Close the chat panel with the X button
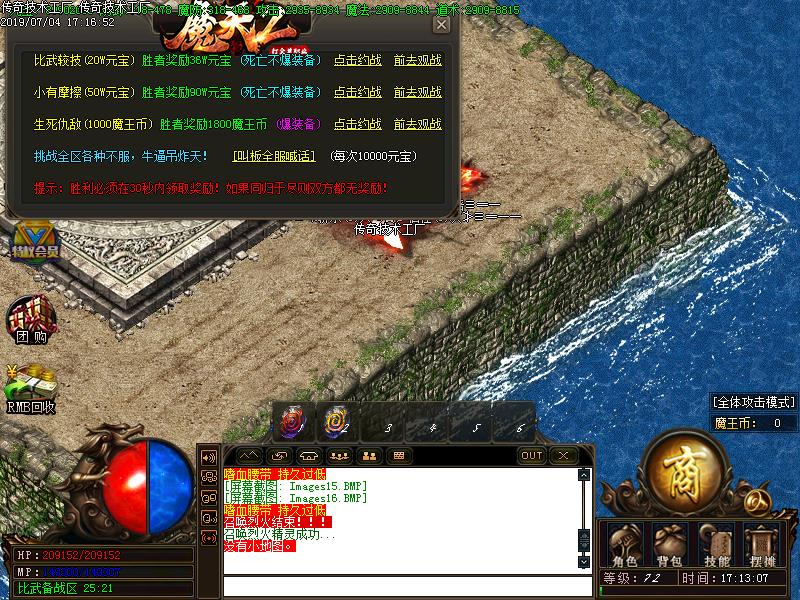This screenshot has height=600, width=800. coord(563,456)
